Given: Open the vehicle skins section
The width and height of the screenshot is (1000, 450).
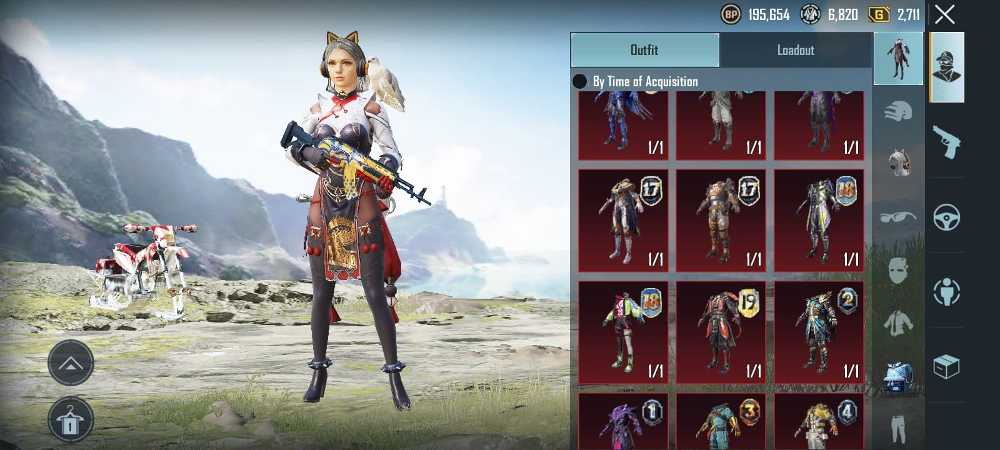Looking at the screenshot, I should [x=946, y=217].
